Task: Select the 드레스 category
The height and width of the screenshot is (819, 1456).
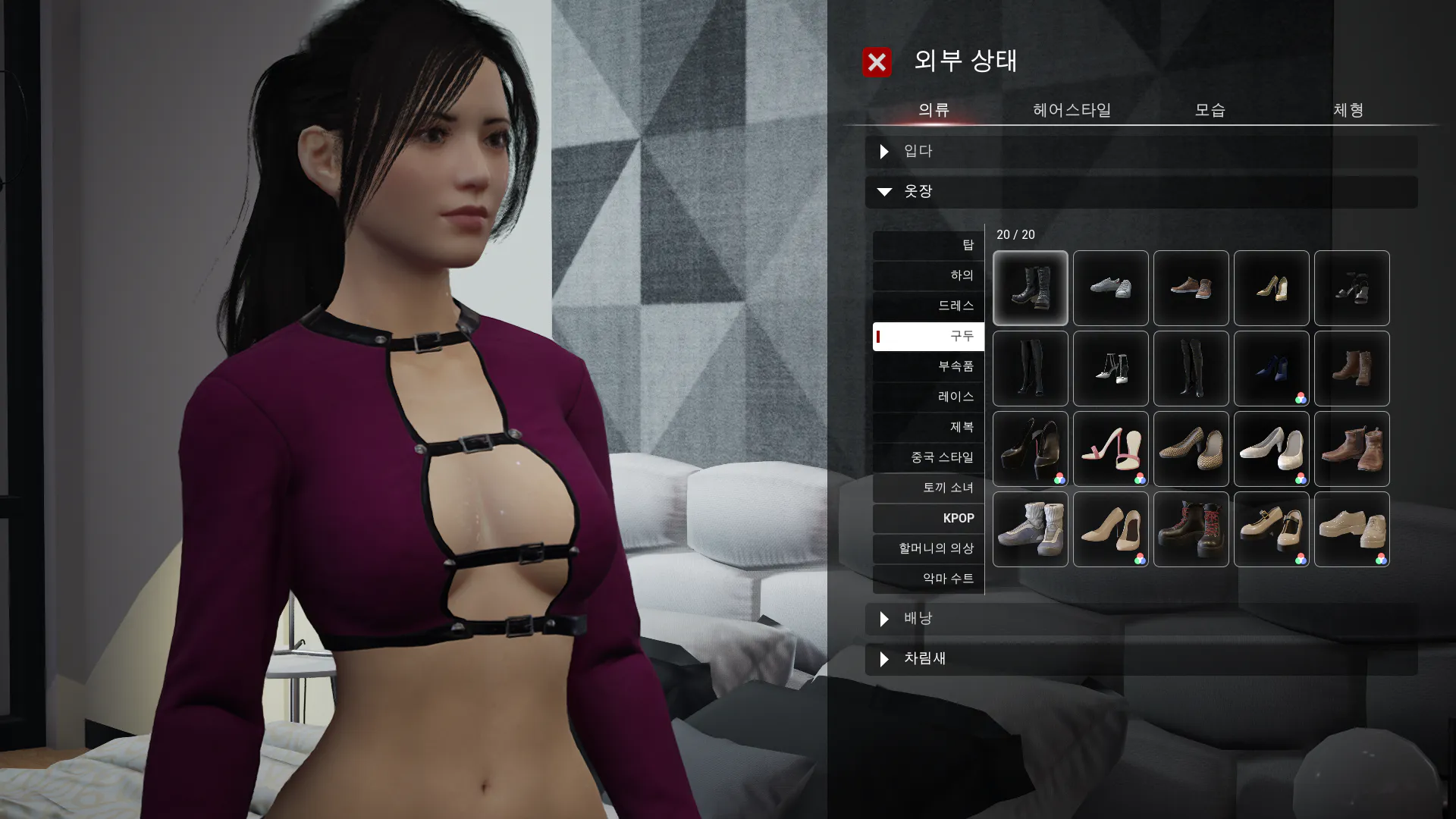Action: point(928,306)
